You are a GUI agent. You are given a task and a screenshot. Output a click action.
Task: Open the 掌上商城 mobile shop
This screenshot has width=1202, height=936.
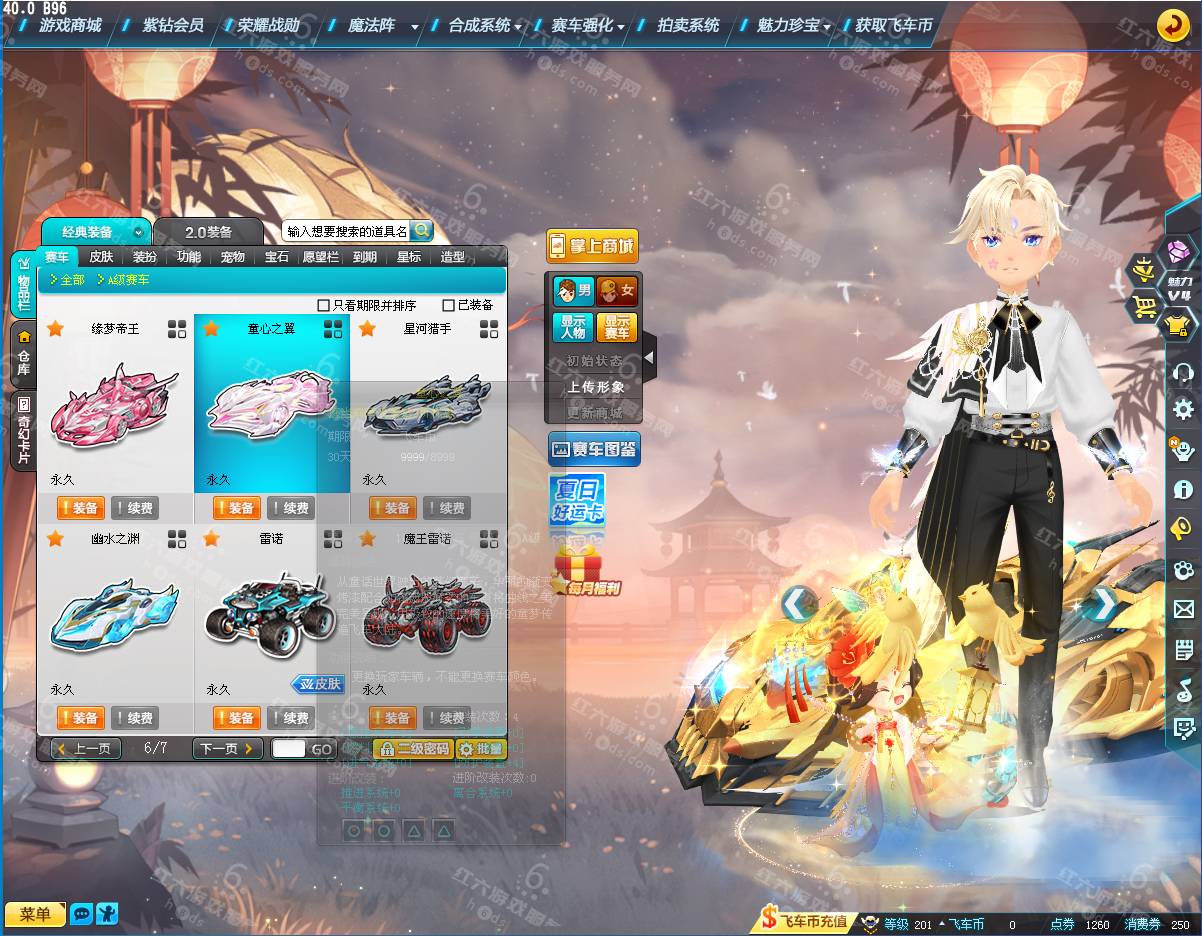pyautogui.click(x=592, y=246)
